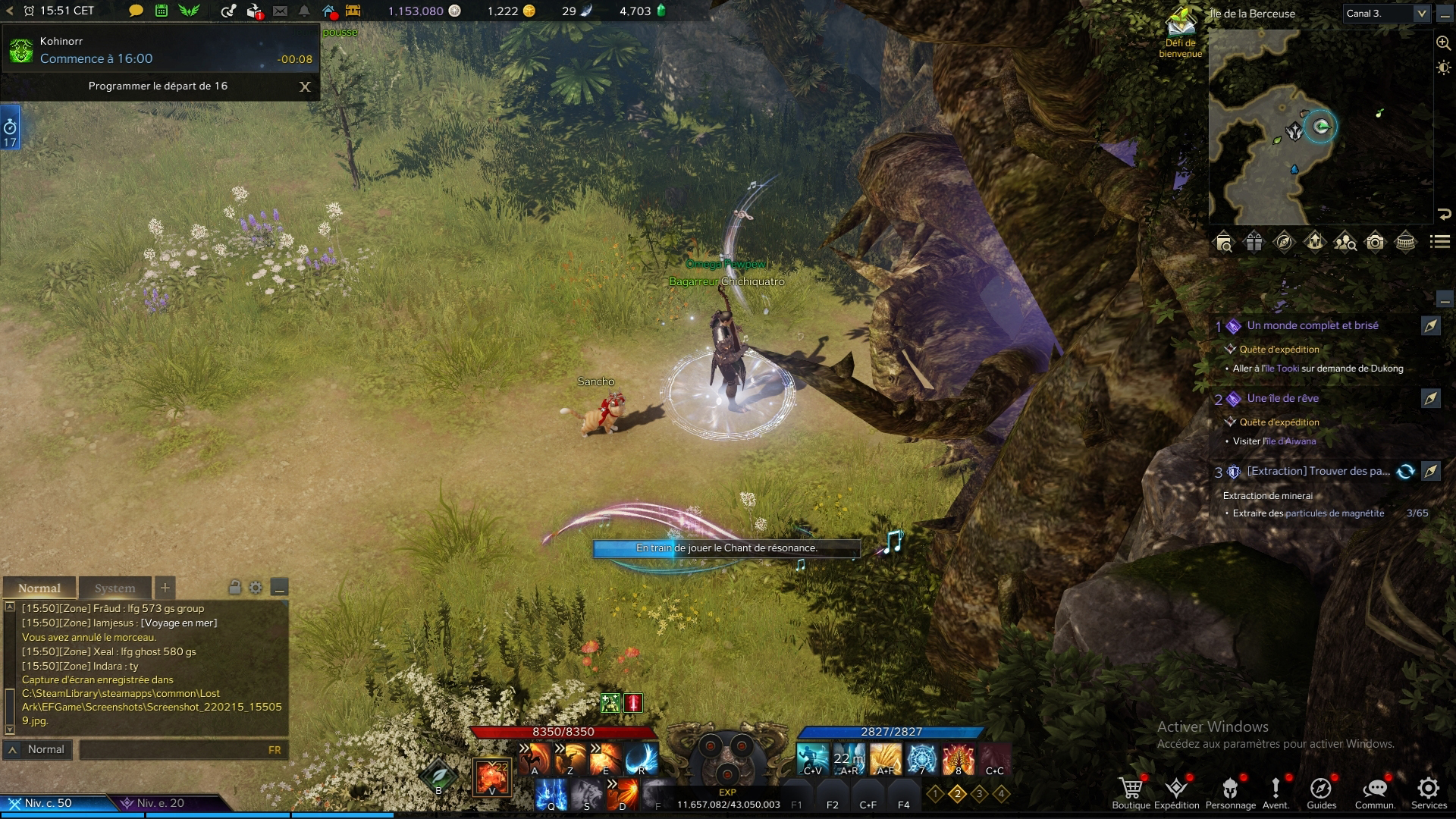Toggle the chat window lock padlock
The height and width of the screenshot is (819, 1456).
pyautogui.click(x=236, y=588)
